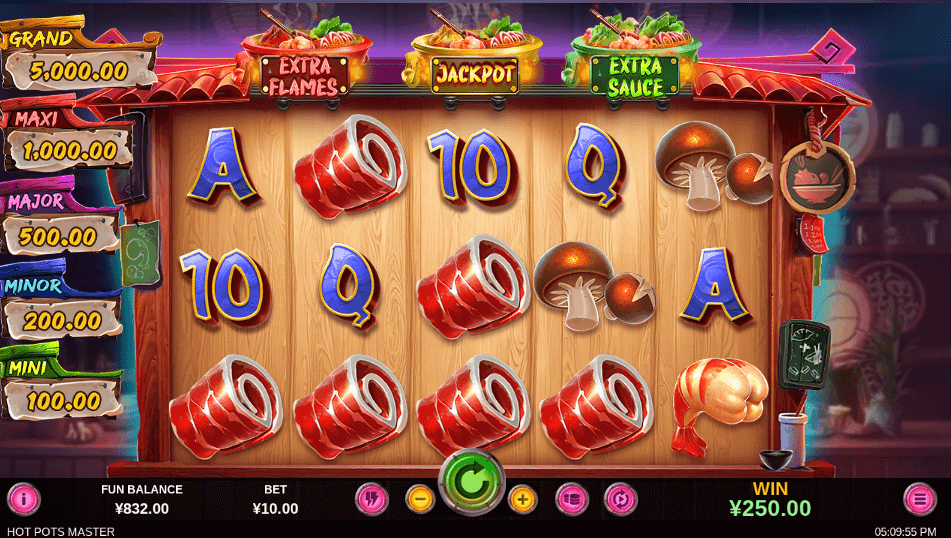Toggle turbo spin lightning button
Screen dimensions: 951x538
pos(371,498)
